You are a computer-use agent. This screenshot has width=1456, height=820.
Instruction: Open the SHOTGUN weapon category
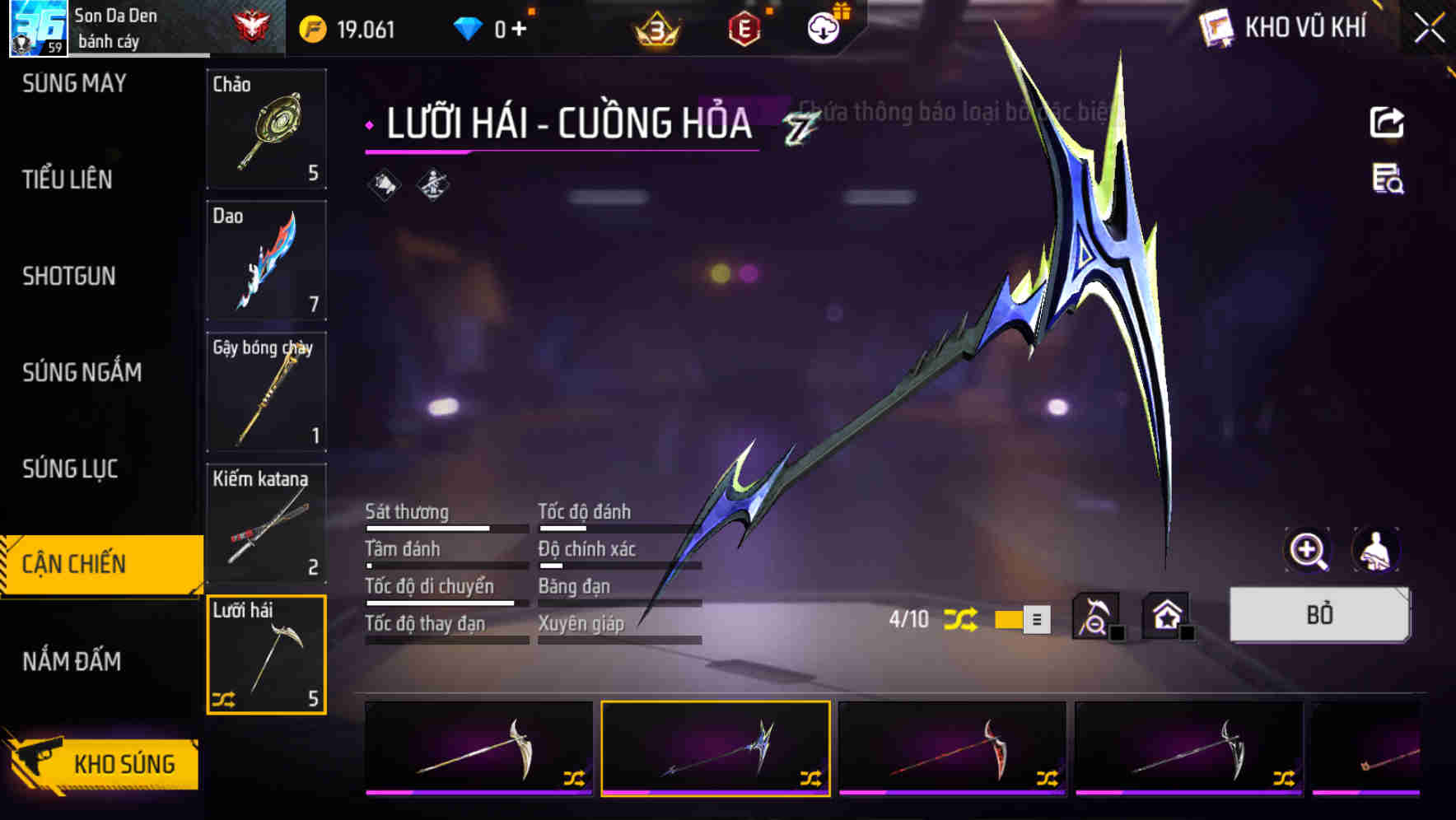coord(68,277)
